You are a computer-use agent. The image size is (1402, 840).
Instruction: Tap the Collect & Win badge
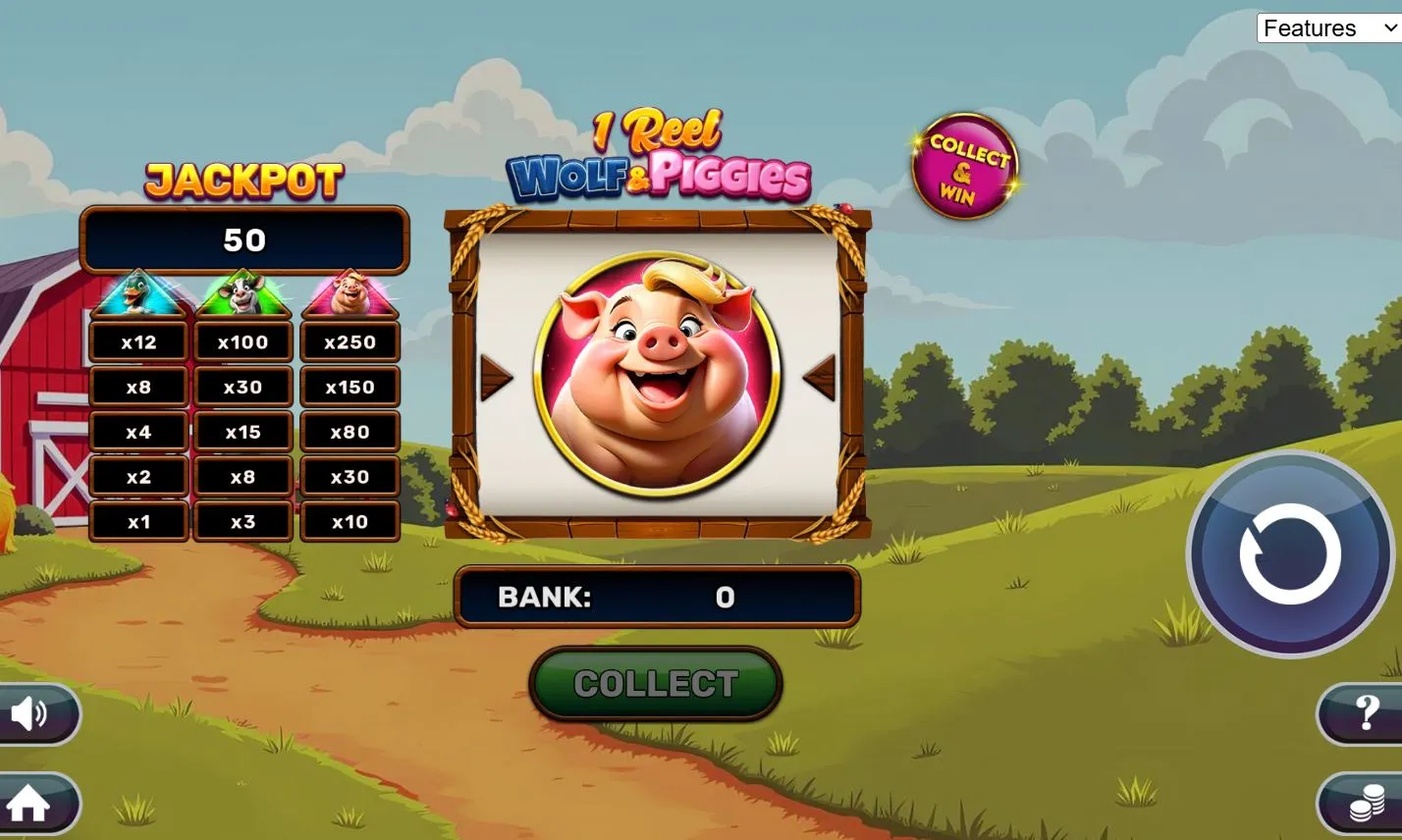(964, 167)
